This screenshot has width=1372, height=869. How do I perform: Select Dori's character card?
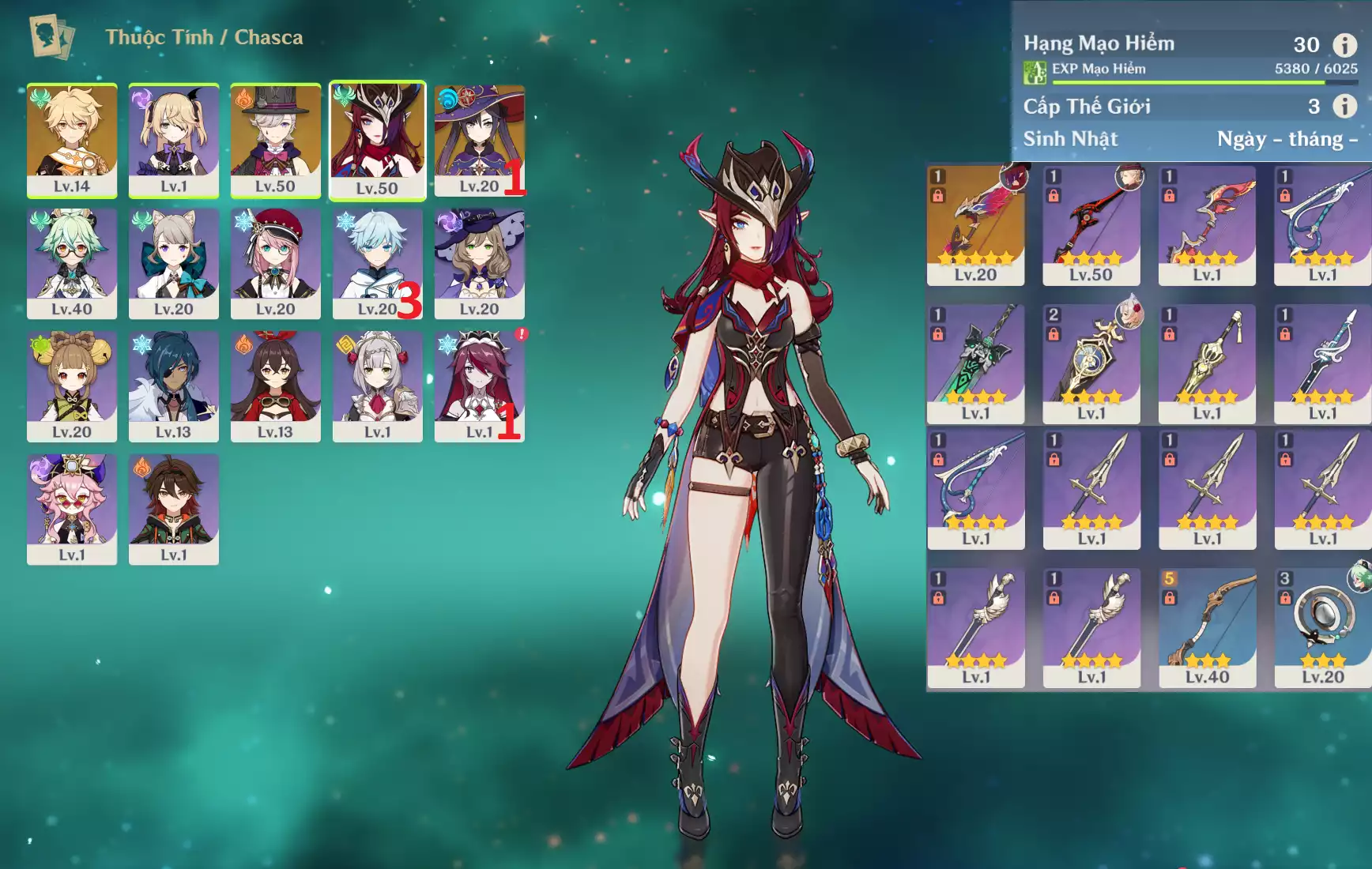coord(72,508)
